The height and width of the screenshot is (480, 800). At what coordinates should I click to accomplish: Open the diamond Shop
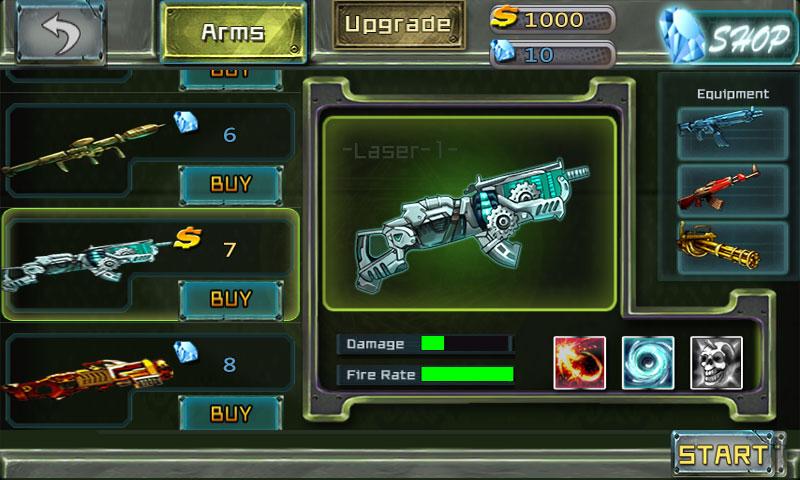(x=723, y=38)
